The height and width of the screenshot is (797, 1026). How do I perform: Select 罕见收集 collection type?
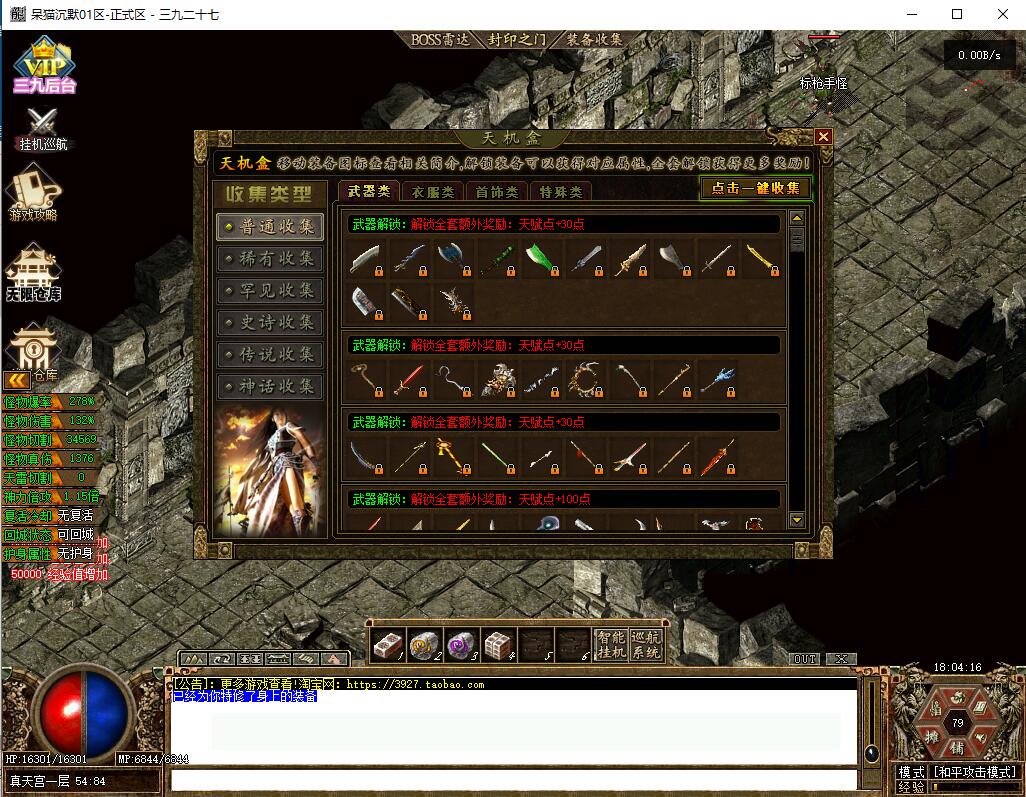[x=269, y=291]
